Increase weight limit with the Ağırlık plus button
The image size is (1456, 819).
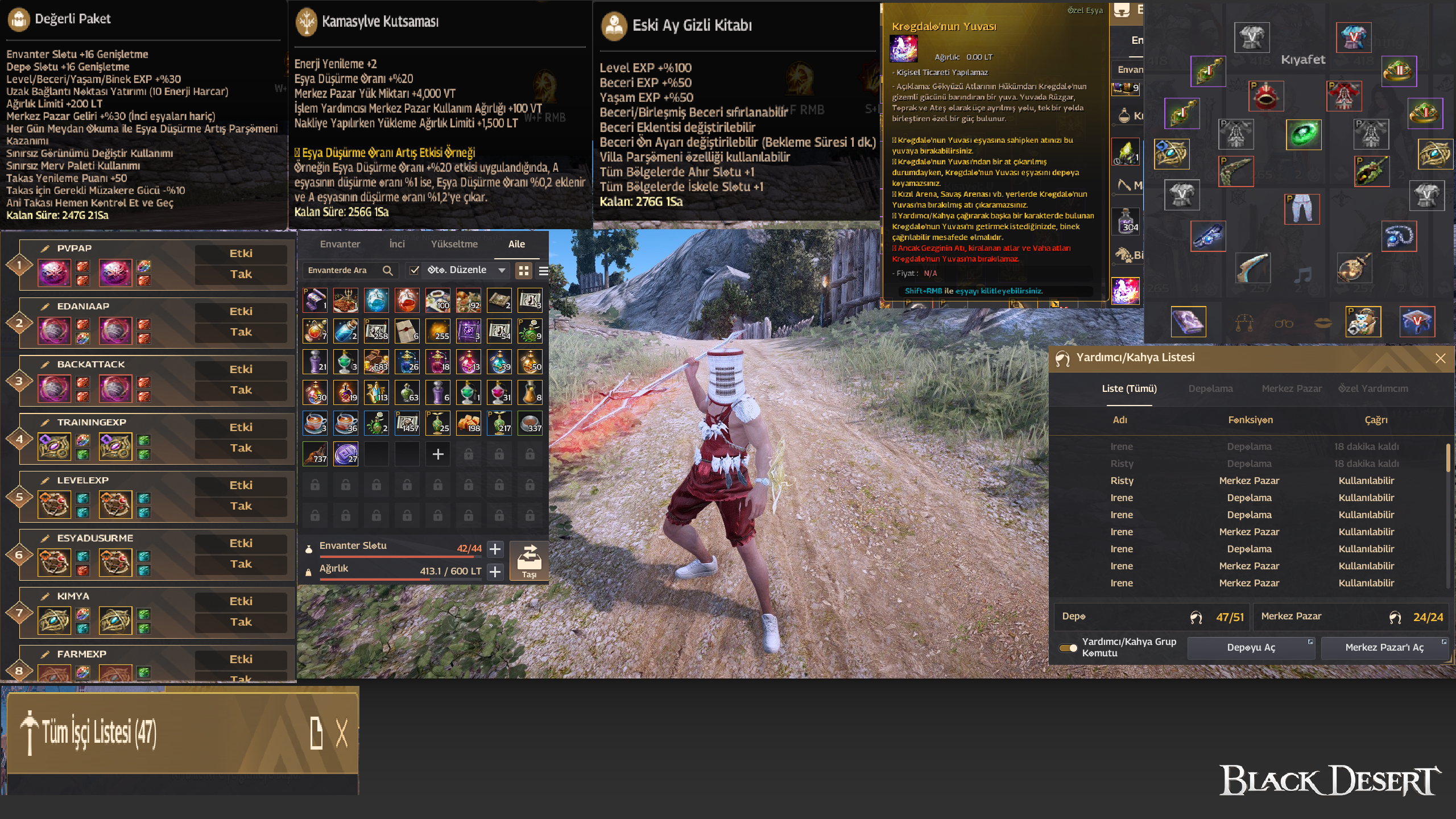coord(495,571)
